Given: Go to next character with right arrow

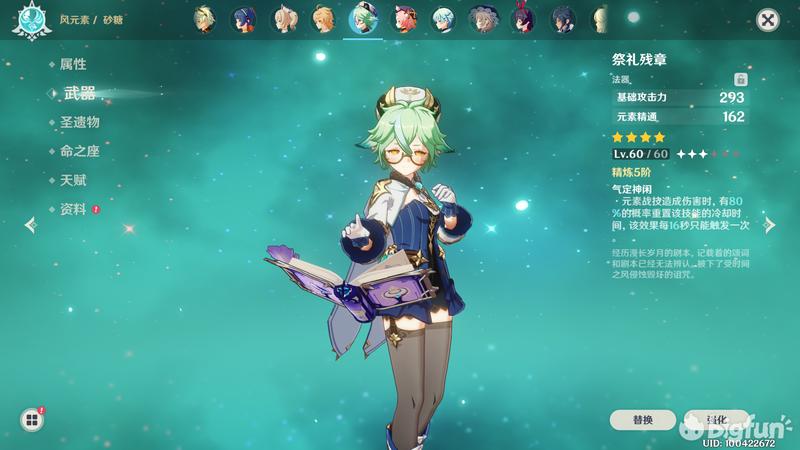Looking at the screenshot, I should [770, 226].
